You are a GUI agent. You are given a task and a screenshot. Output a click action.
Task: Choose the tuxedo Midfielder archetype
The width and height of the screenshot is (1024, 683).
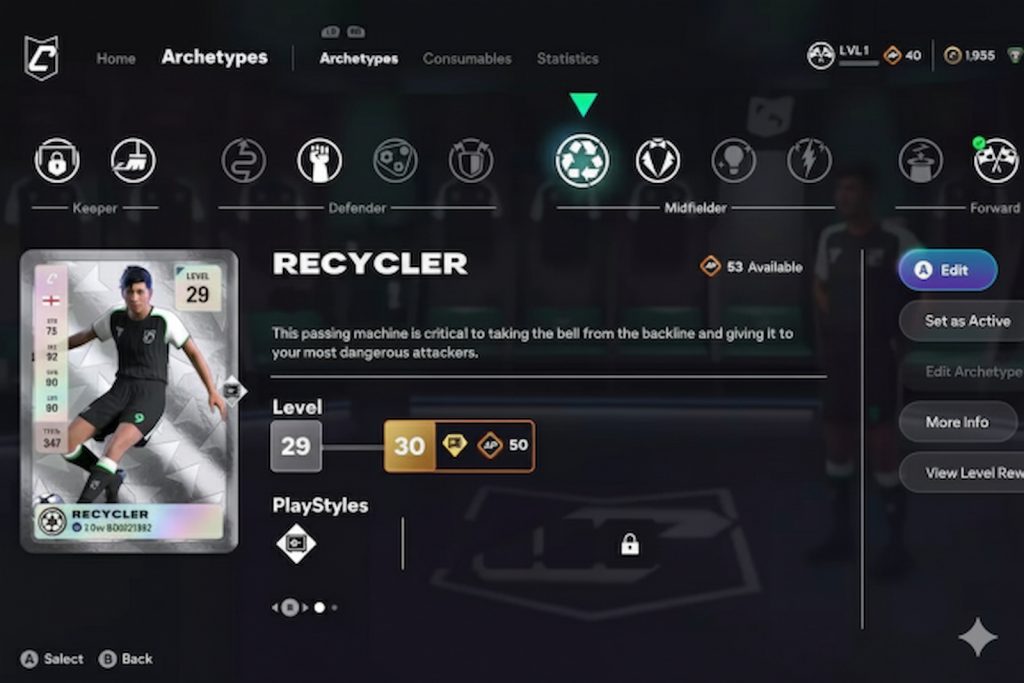pos(658,160)
